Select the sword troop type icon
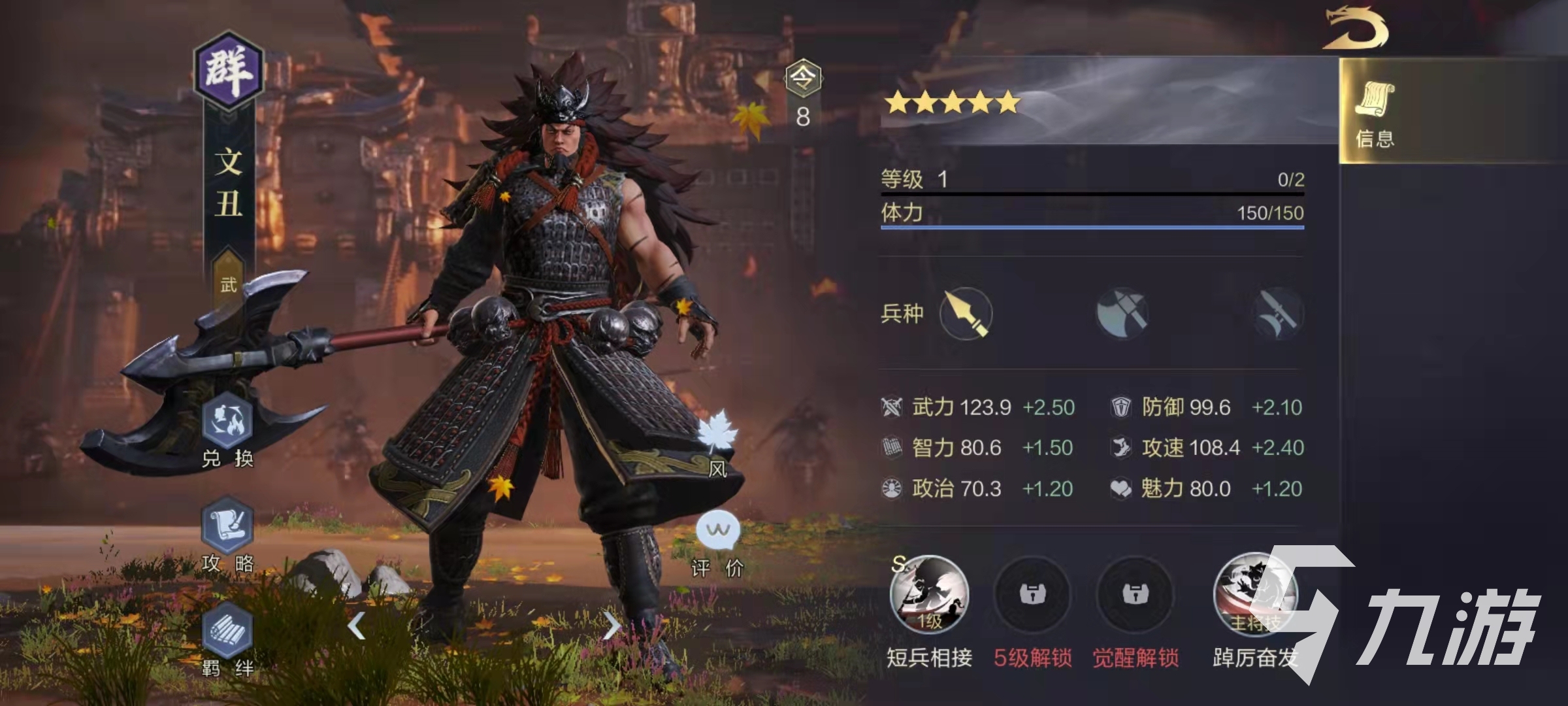This screenshot has height=706, width=1568. (1278, 314)
